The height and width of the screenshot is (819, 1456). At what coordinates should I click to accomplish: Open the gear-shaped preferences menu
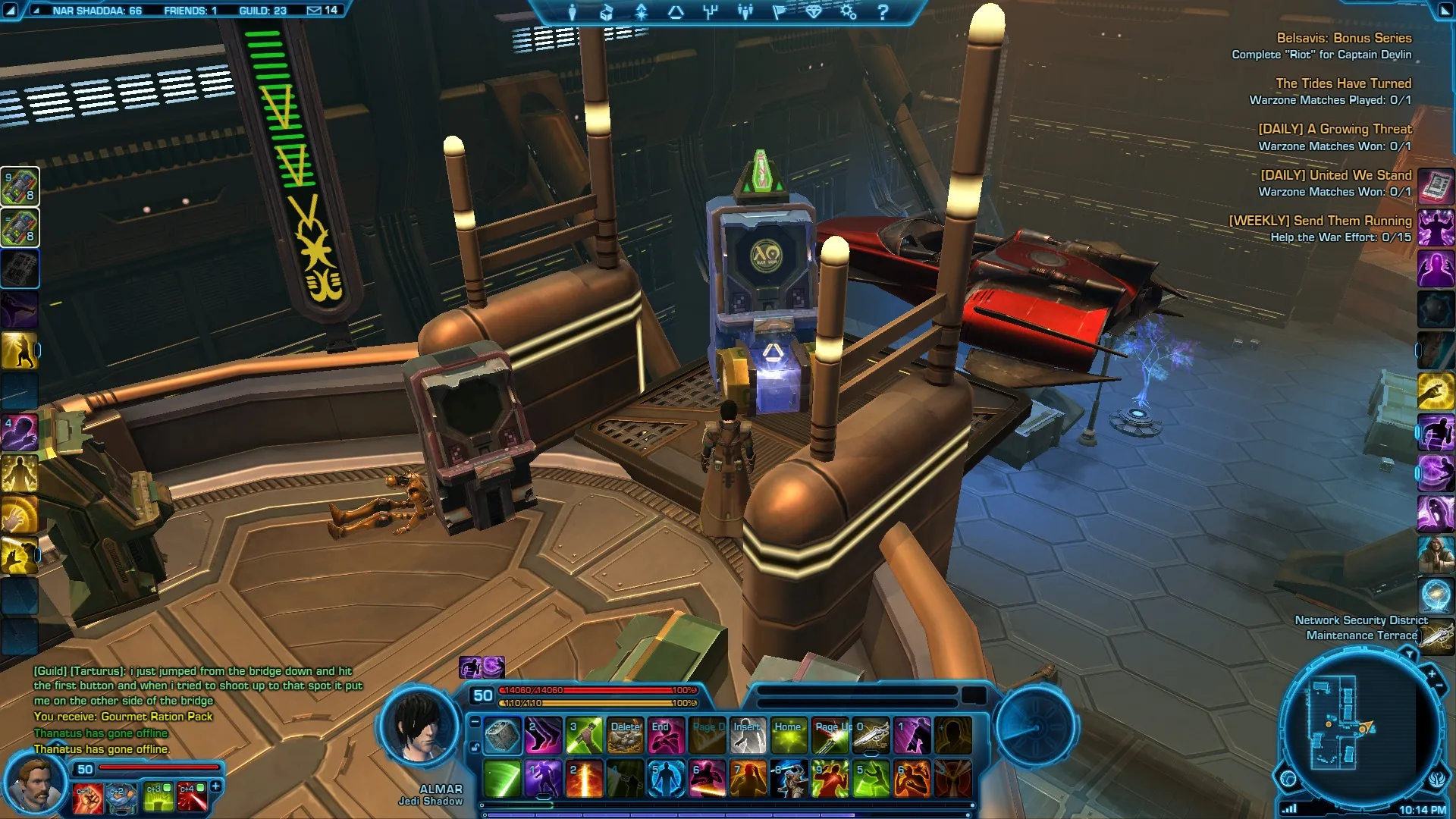[x=848, y=12]
